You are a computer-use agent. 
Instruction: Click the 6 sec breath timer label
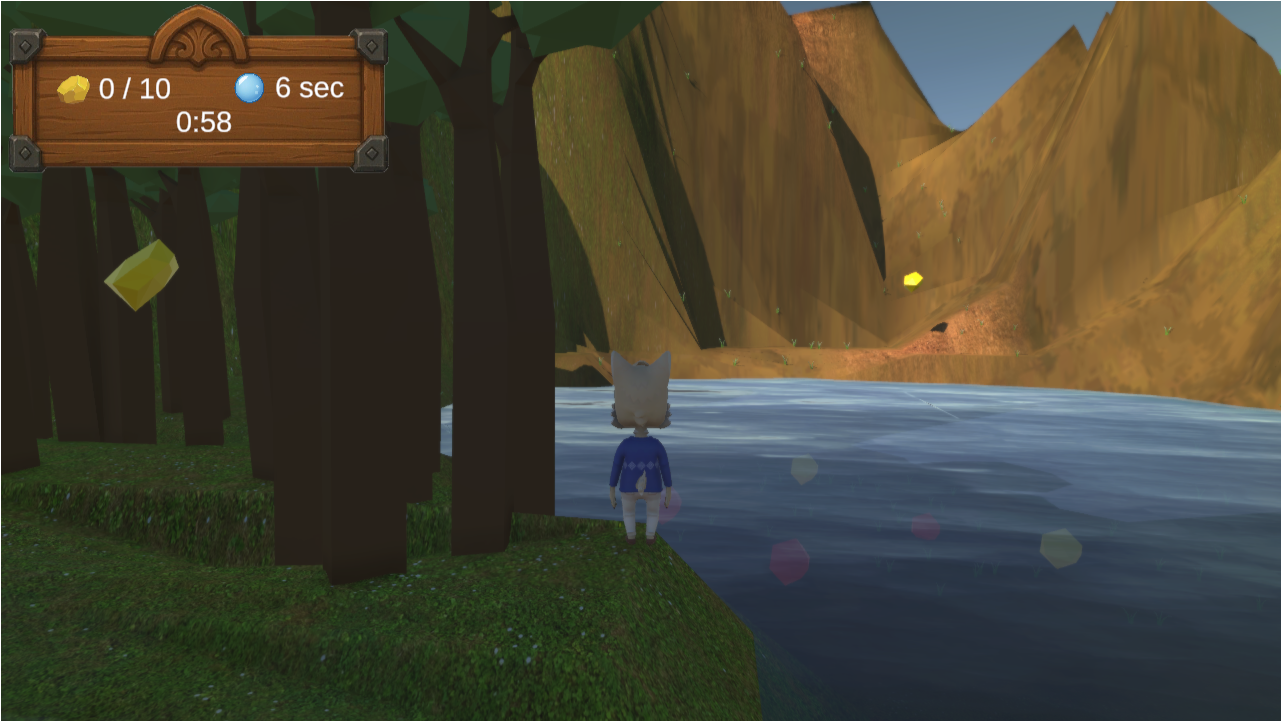pyautogui.click(x=308, y=88)
